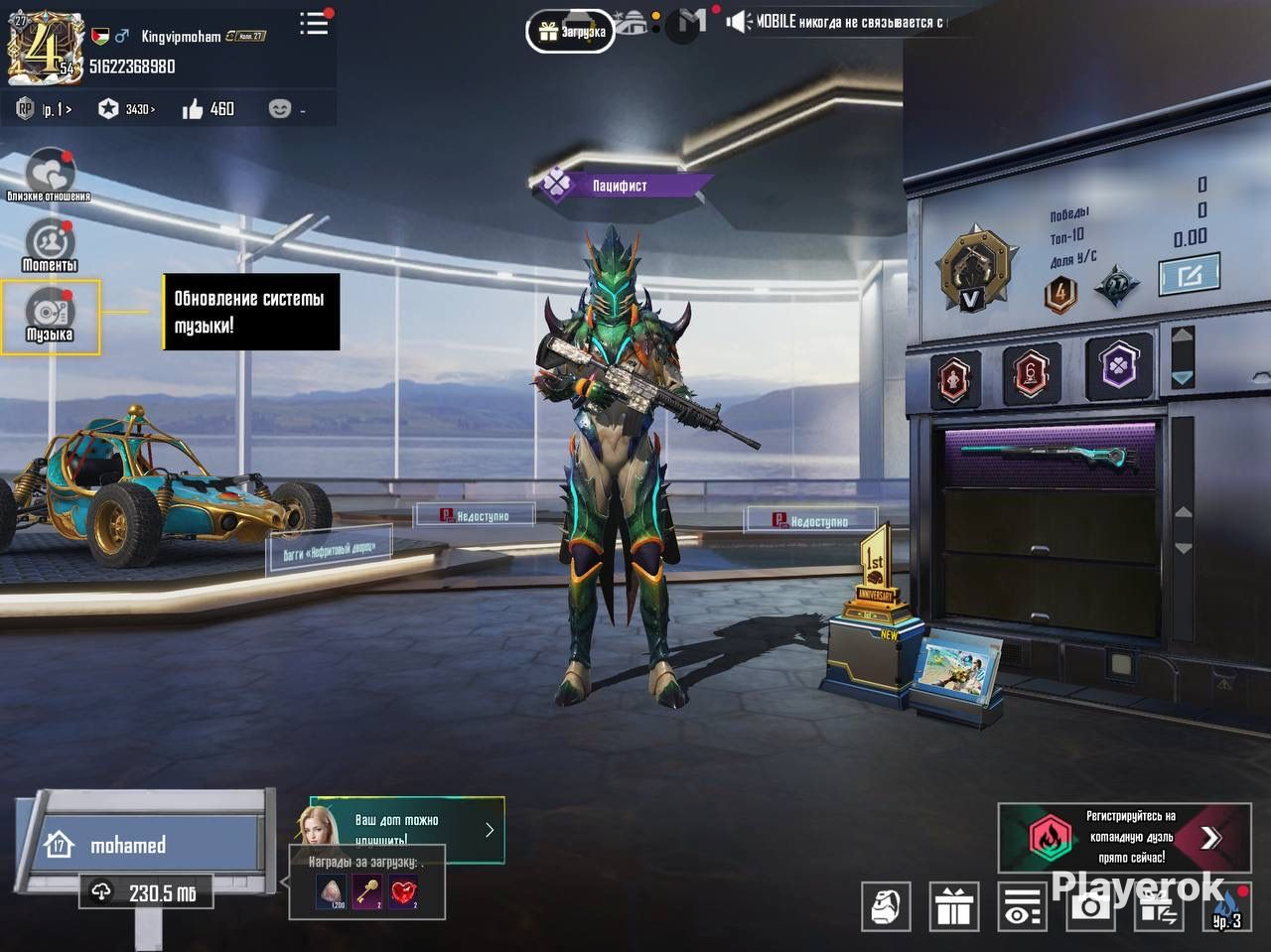1271x952 pixels.
Task: Open the list menu icon beside the nickname
Action: point(314,23)
